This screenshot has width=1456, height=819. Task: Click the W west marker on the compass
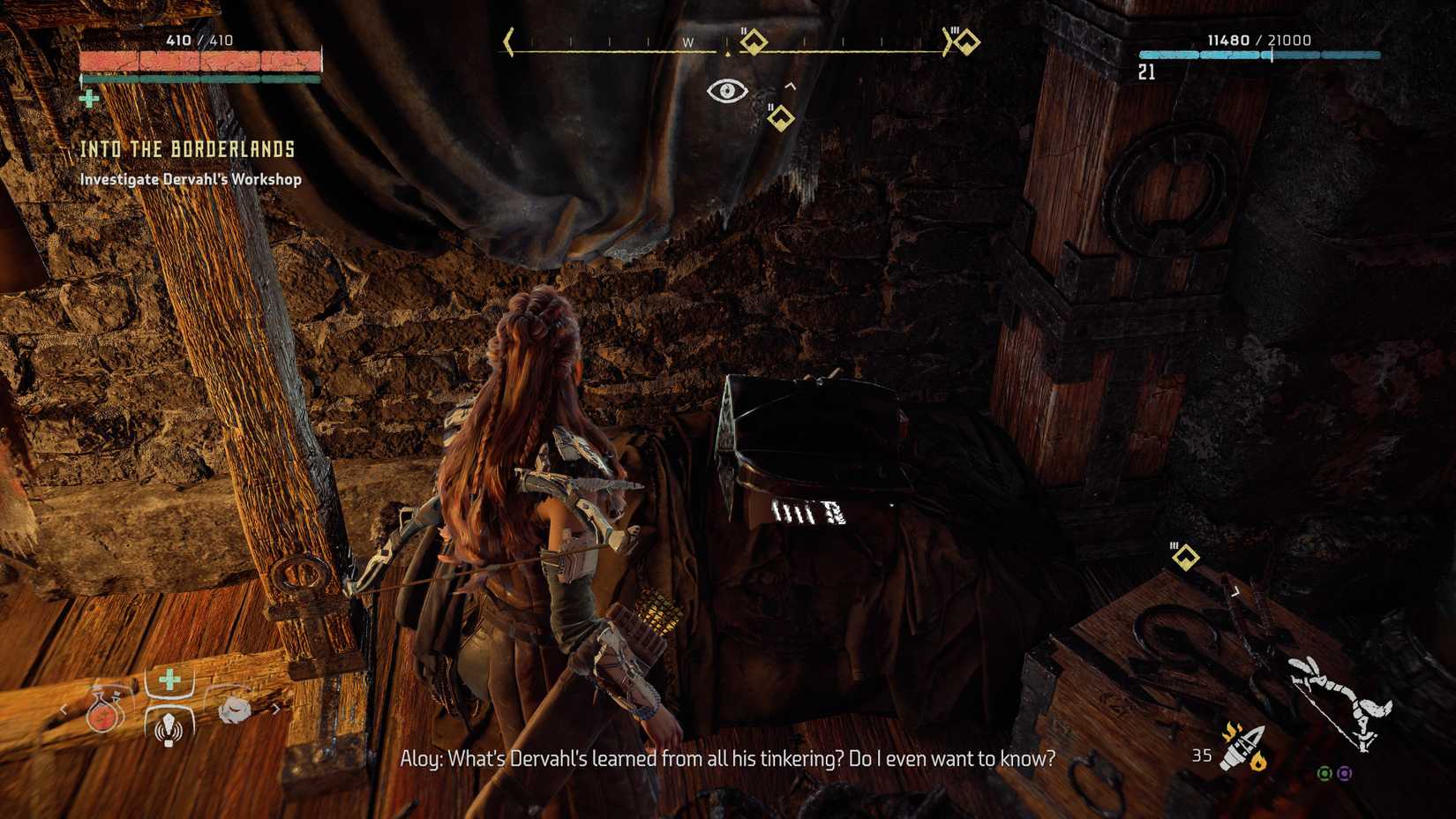690,40
